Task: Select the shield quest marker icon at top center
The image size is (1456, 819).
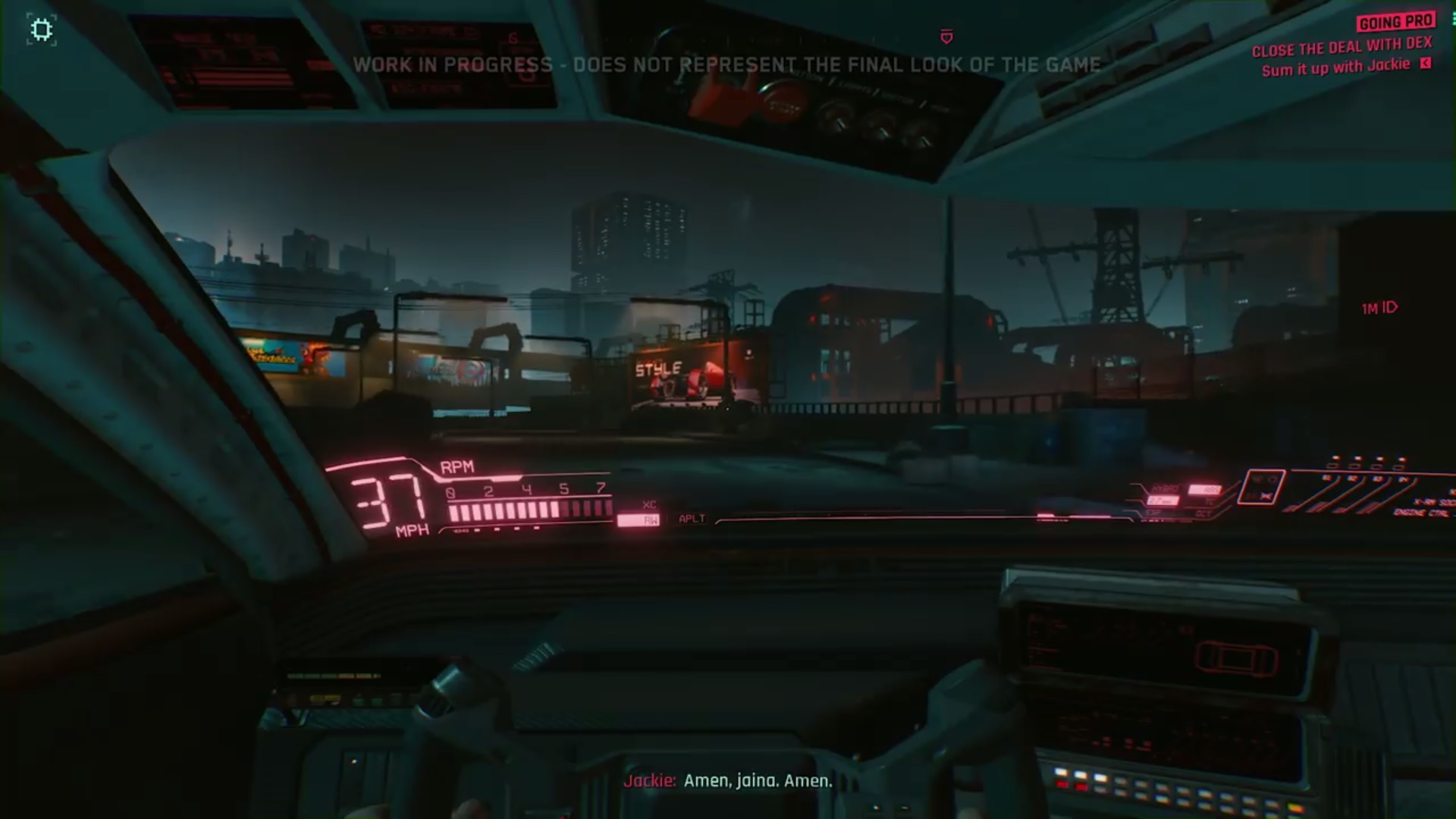Action: (x=945, y=37)
